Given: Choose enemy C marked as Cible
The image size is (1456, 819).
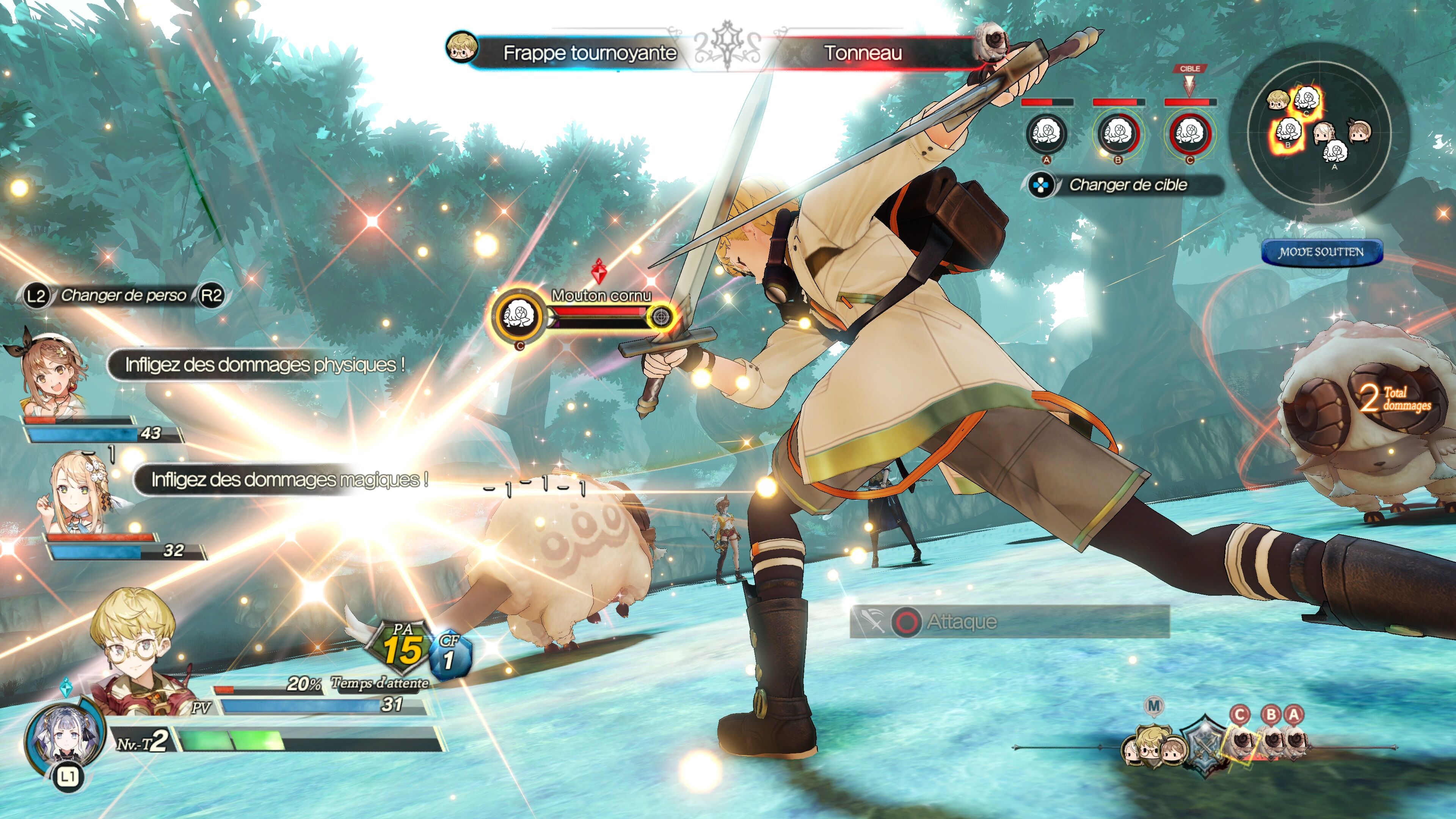Looking at the screenshot, I should click(1189, 133).
